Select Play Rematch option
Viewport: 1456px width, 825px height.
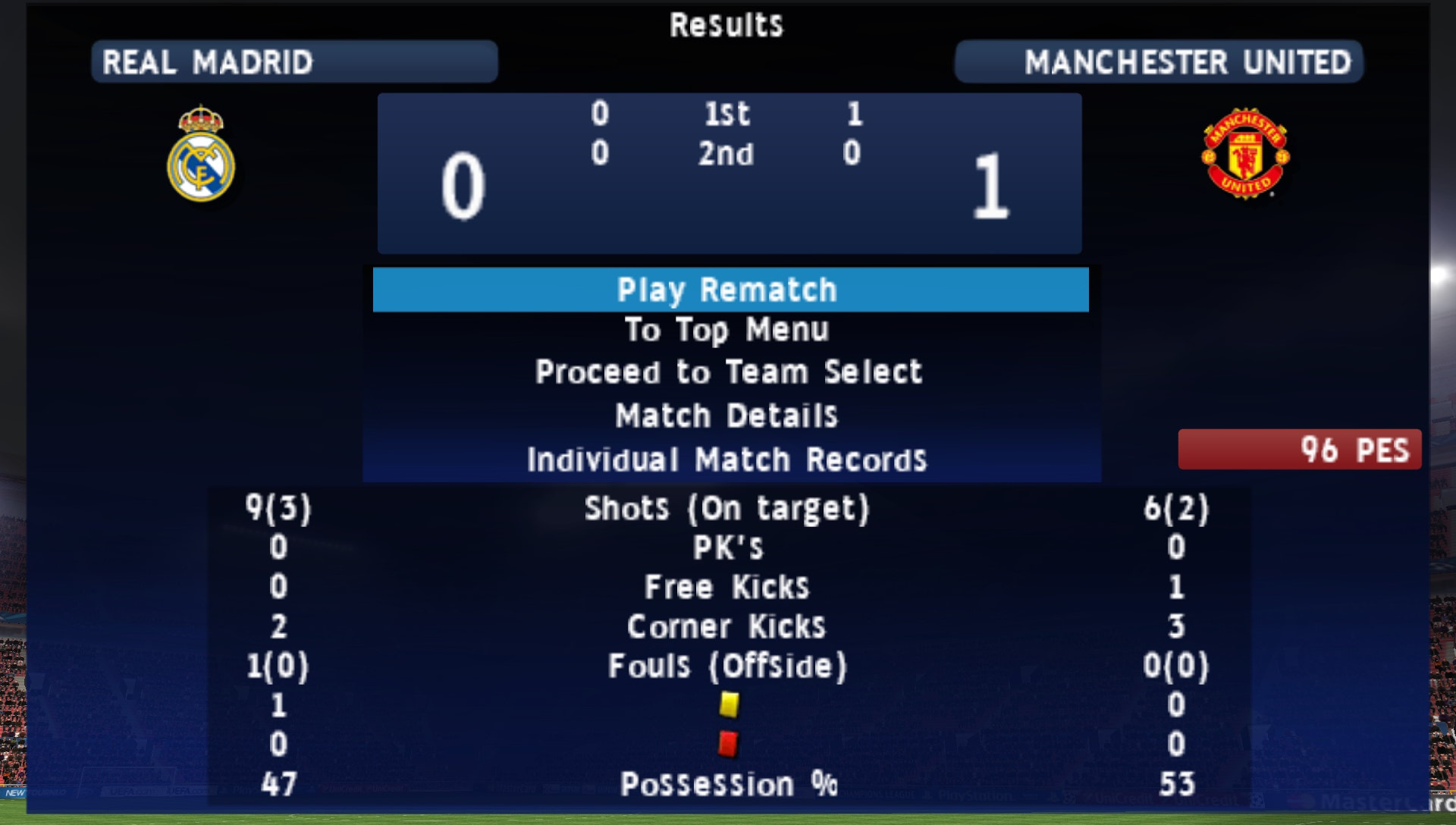728,290
